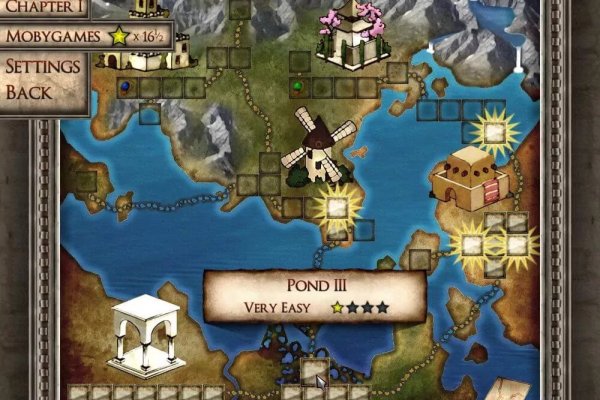Viewport: 600px width, 400px height.
Task: Go Back to the previous screen
Action: [29, 92]
